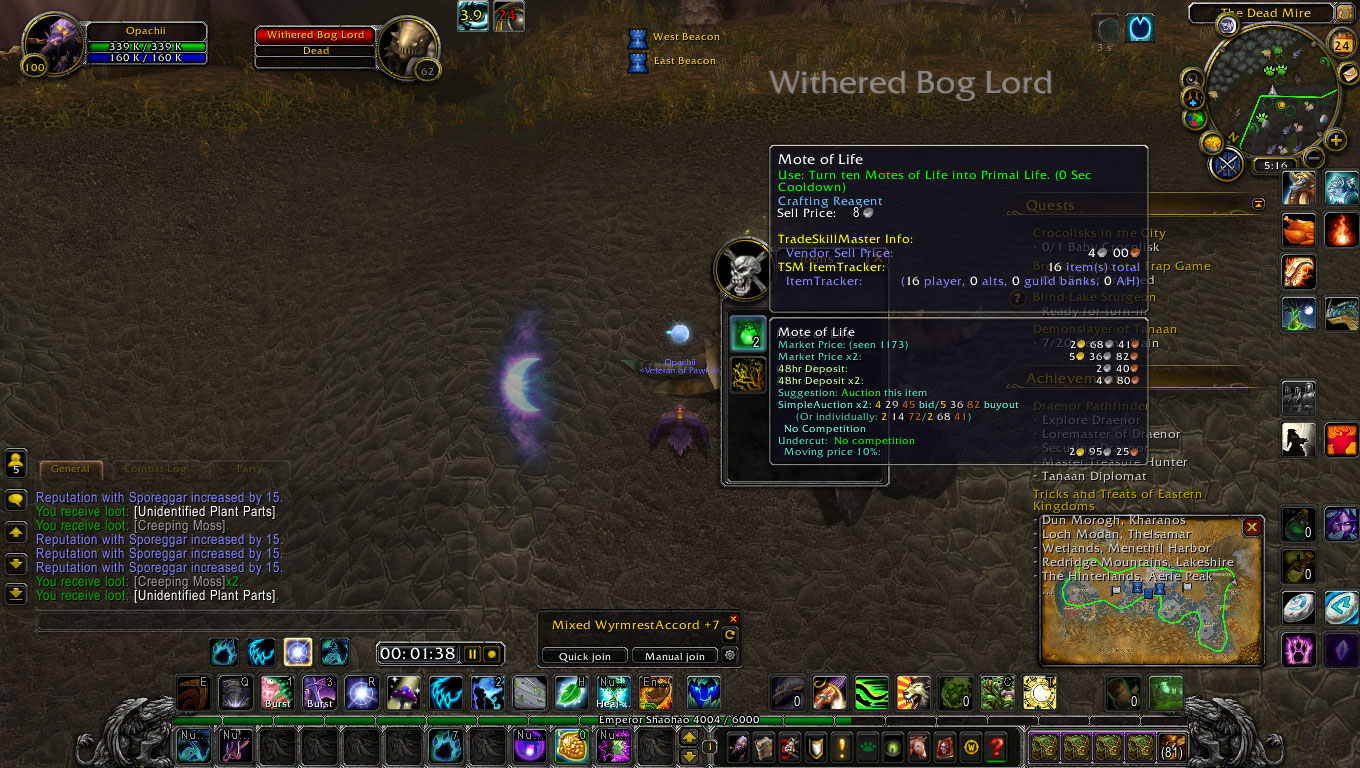Zoom in the minimap with the plus button
1360x768 pixels.
coord(1337,141)
